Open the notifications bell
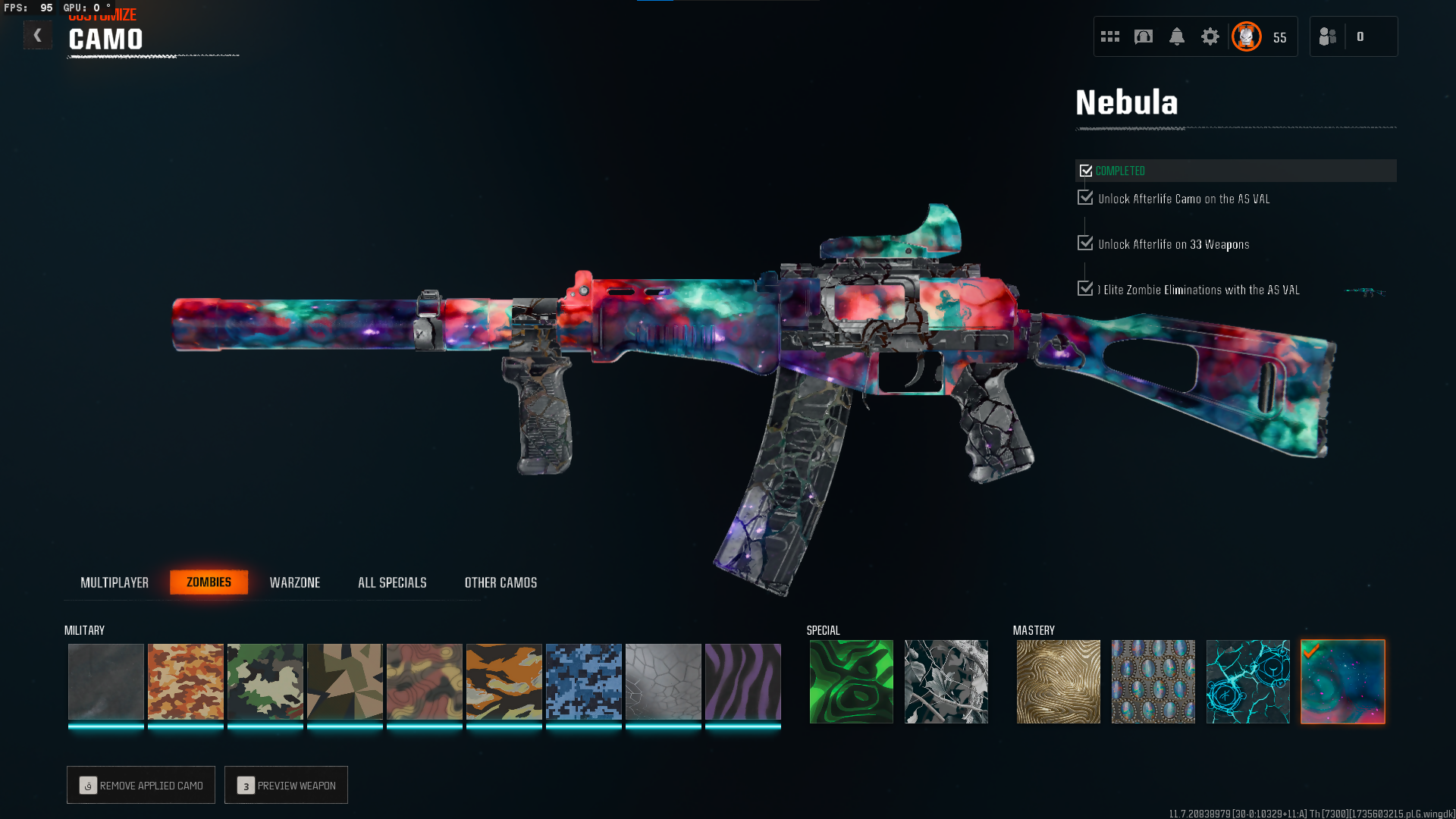 coord(1177,36)
